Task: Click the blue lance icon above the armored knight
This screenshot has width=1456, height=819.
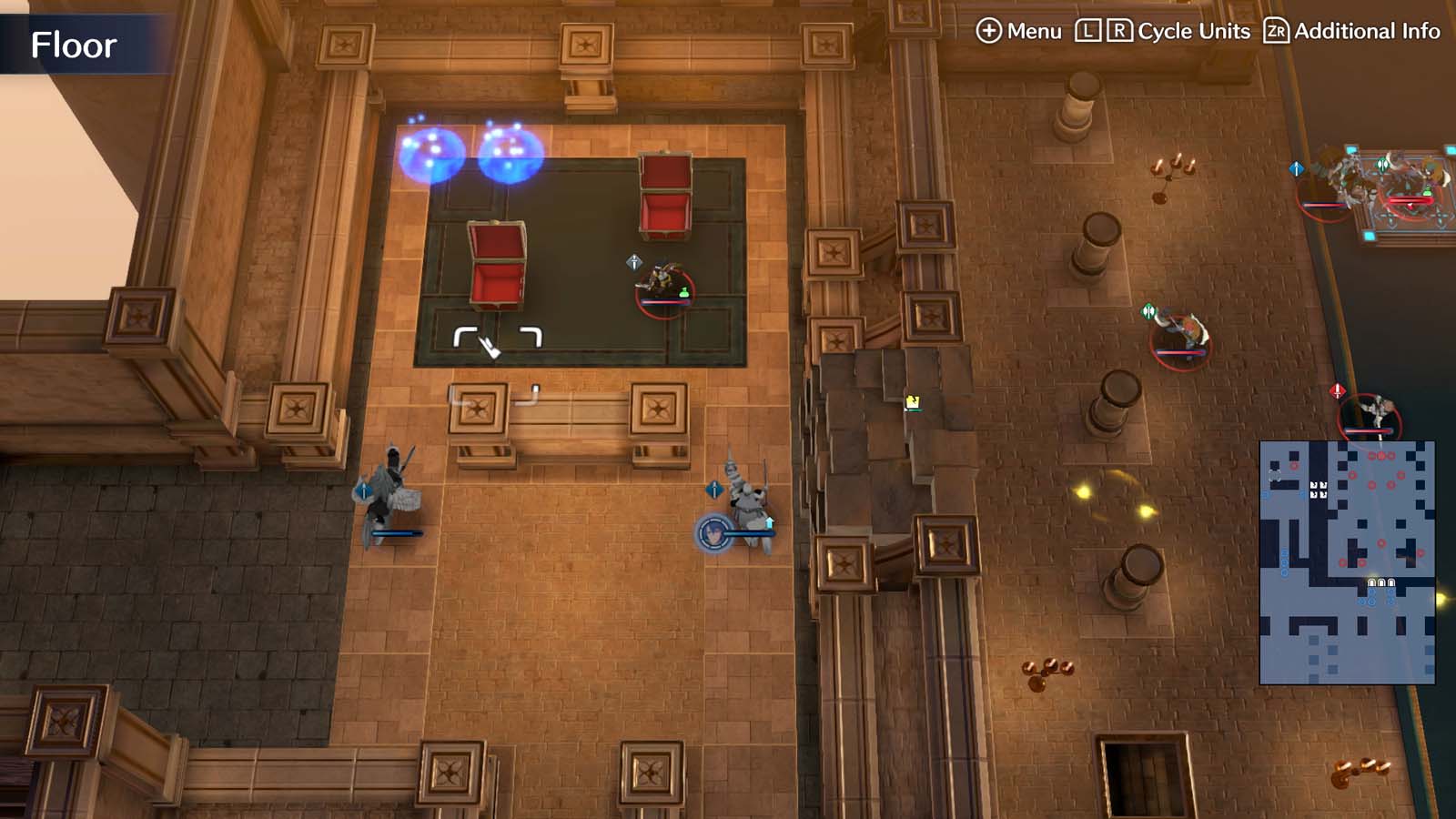Action: tap(716, 490)
